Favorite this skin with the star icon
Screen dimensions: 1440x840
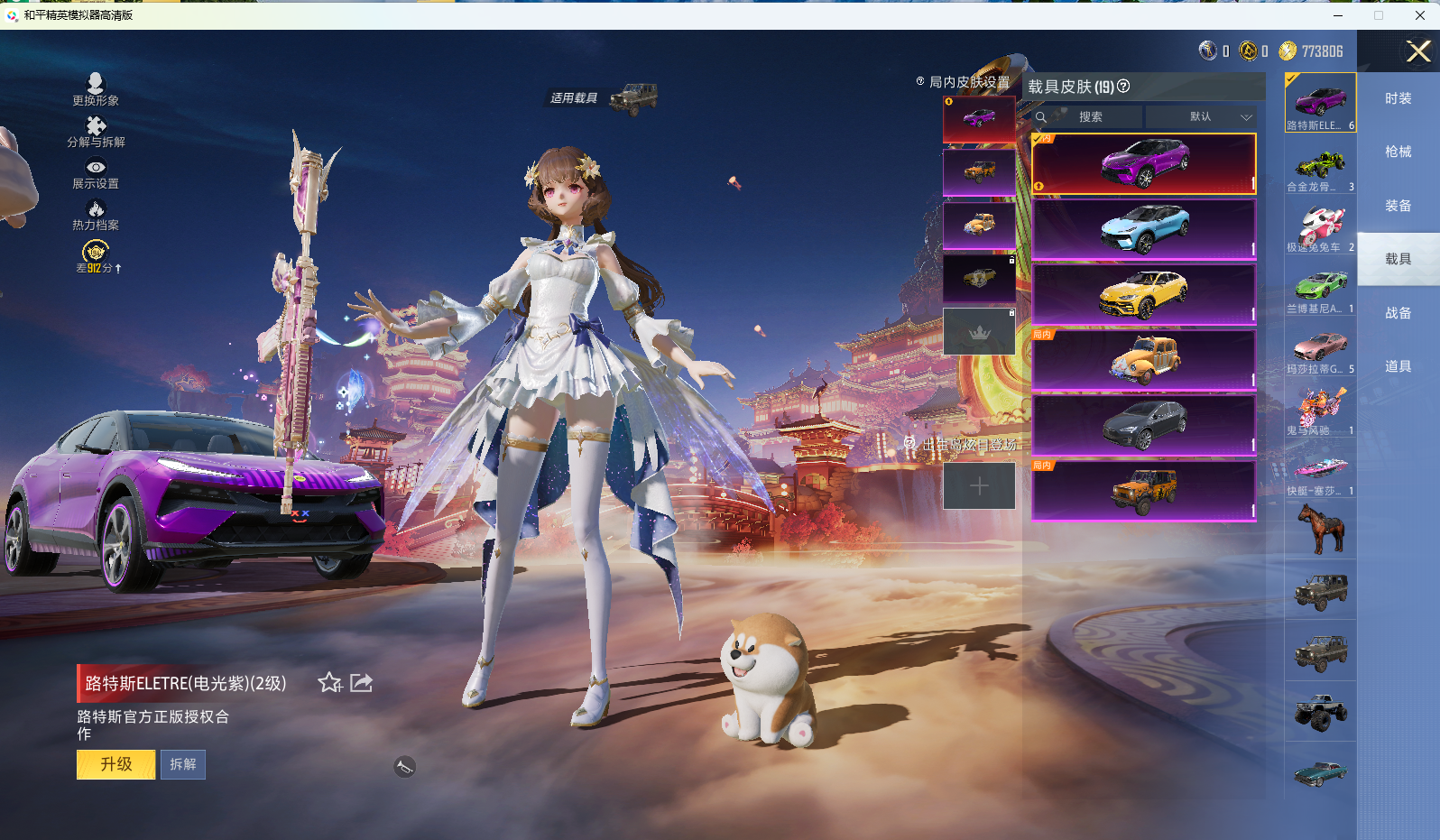[x=329, y=683]
